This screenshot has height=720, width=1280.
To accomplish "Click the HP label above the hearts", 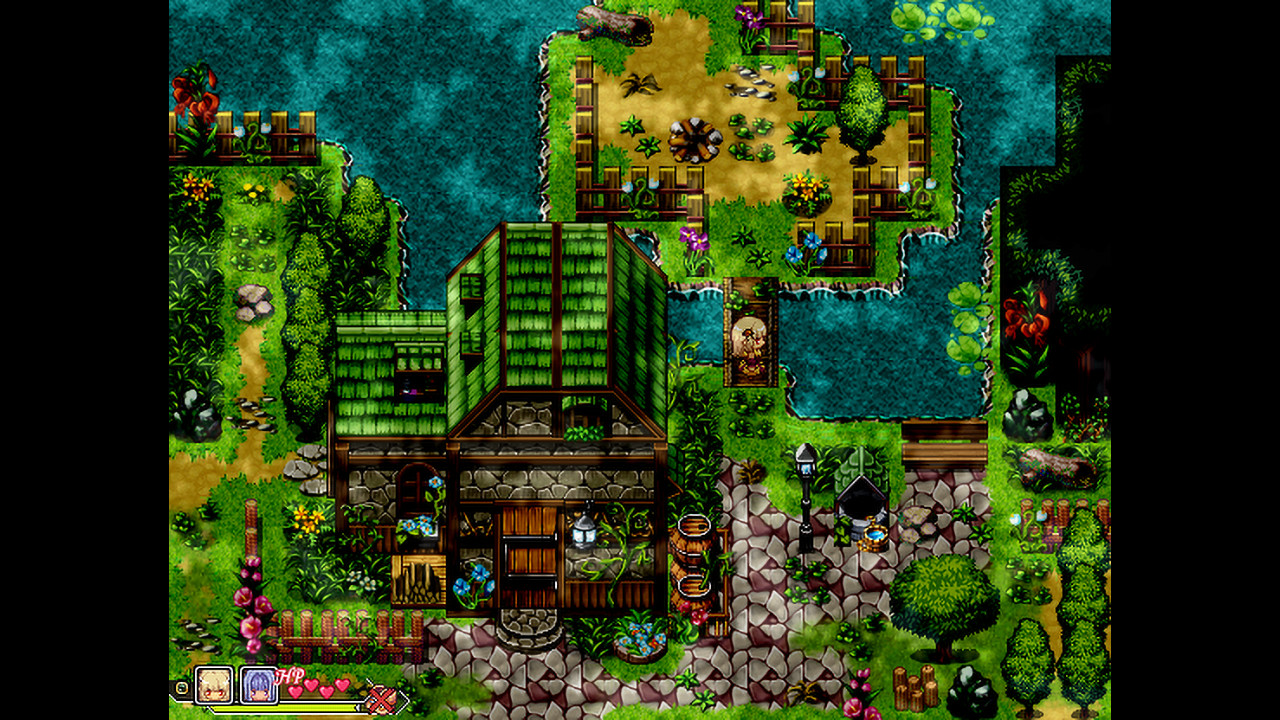I will coord(289,673).
